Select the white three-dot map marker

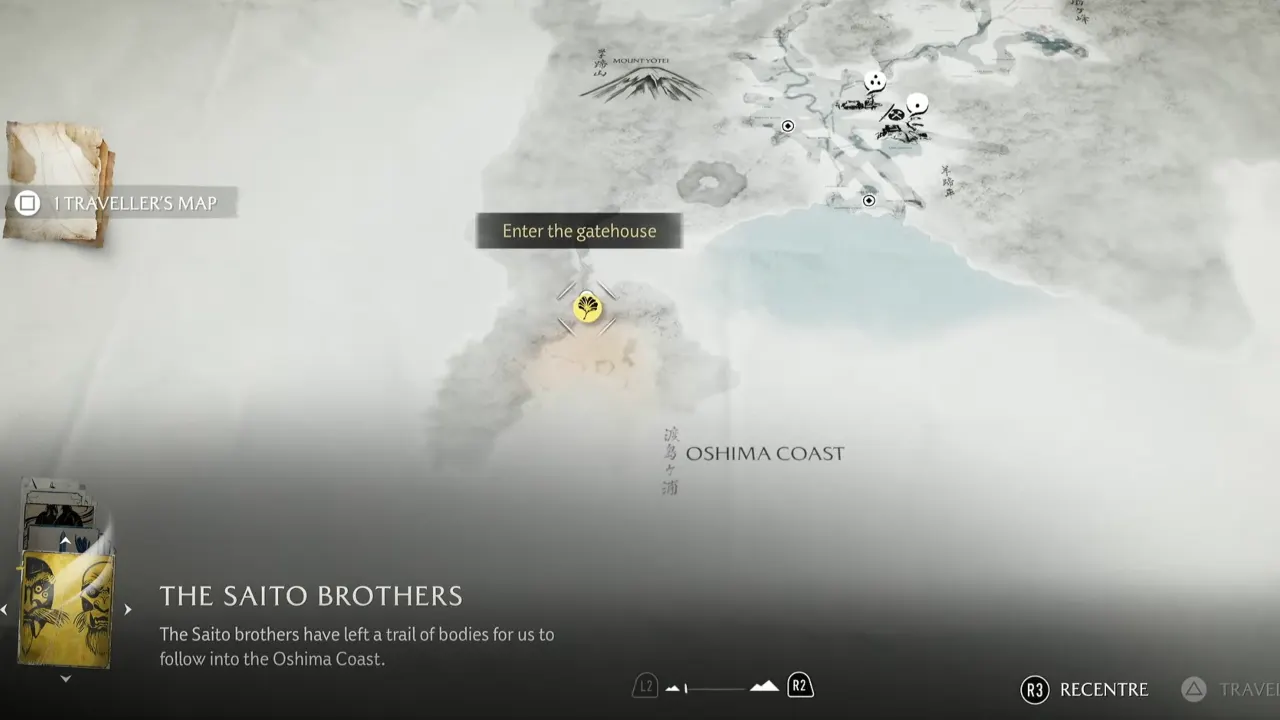[875, 81]
